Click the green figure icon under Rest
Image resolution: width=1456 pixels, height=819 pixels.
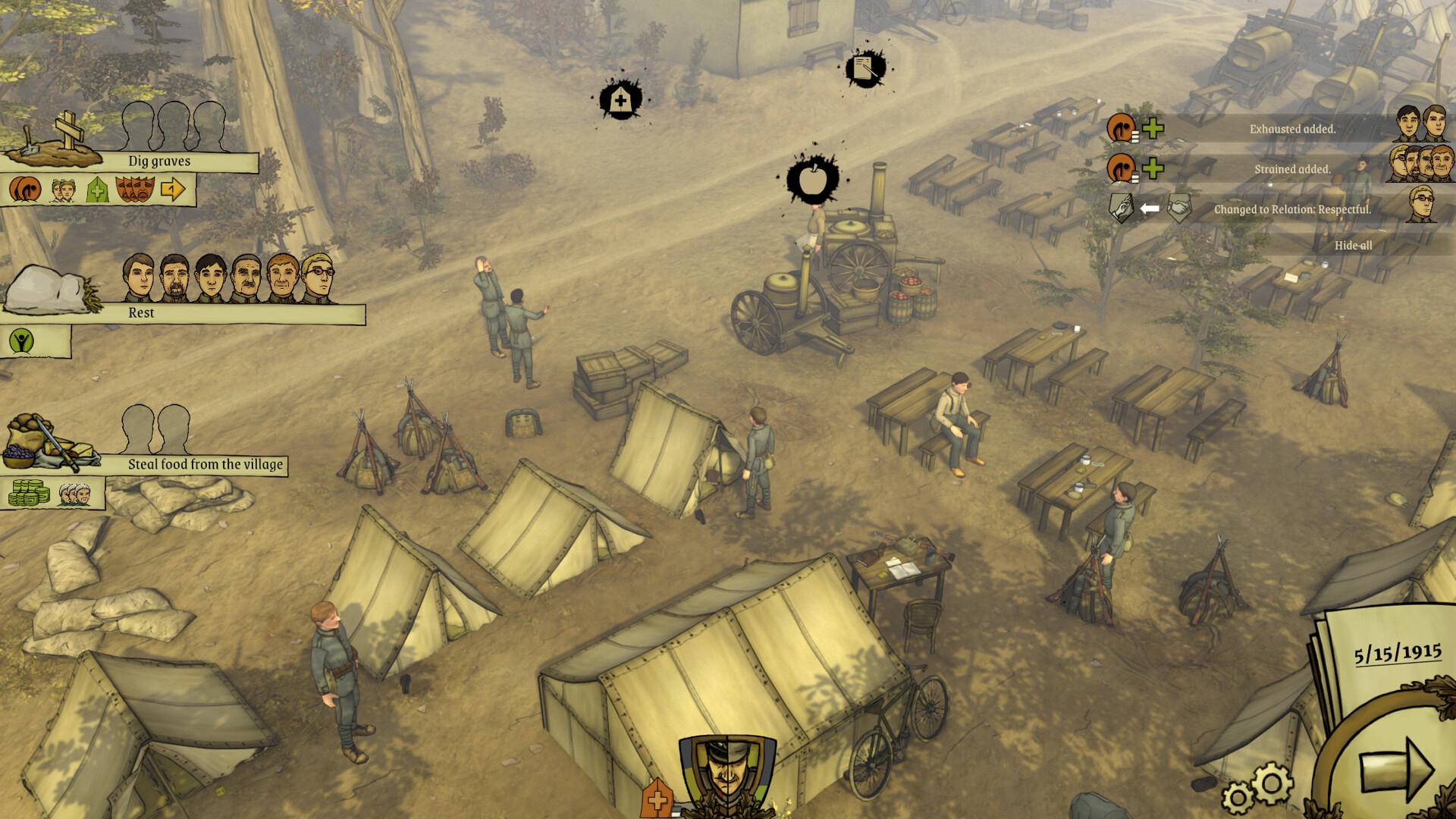pos(23,341)
